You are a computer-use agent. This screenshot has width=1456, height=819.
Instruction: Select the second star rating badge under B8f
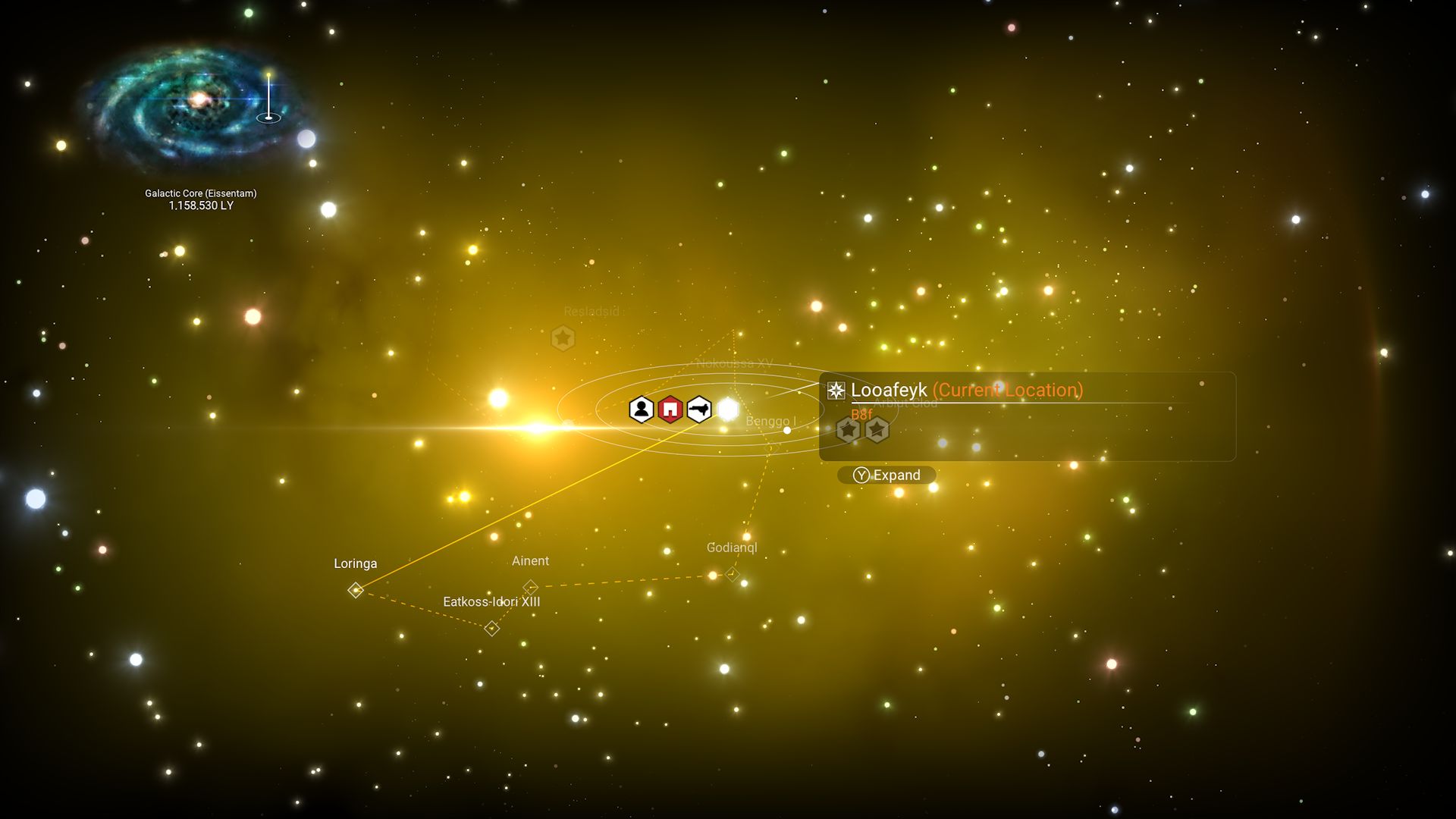pos(876,428)
